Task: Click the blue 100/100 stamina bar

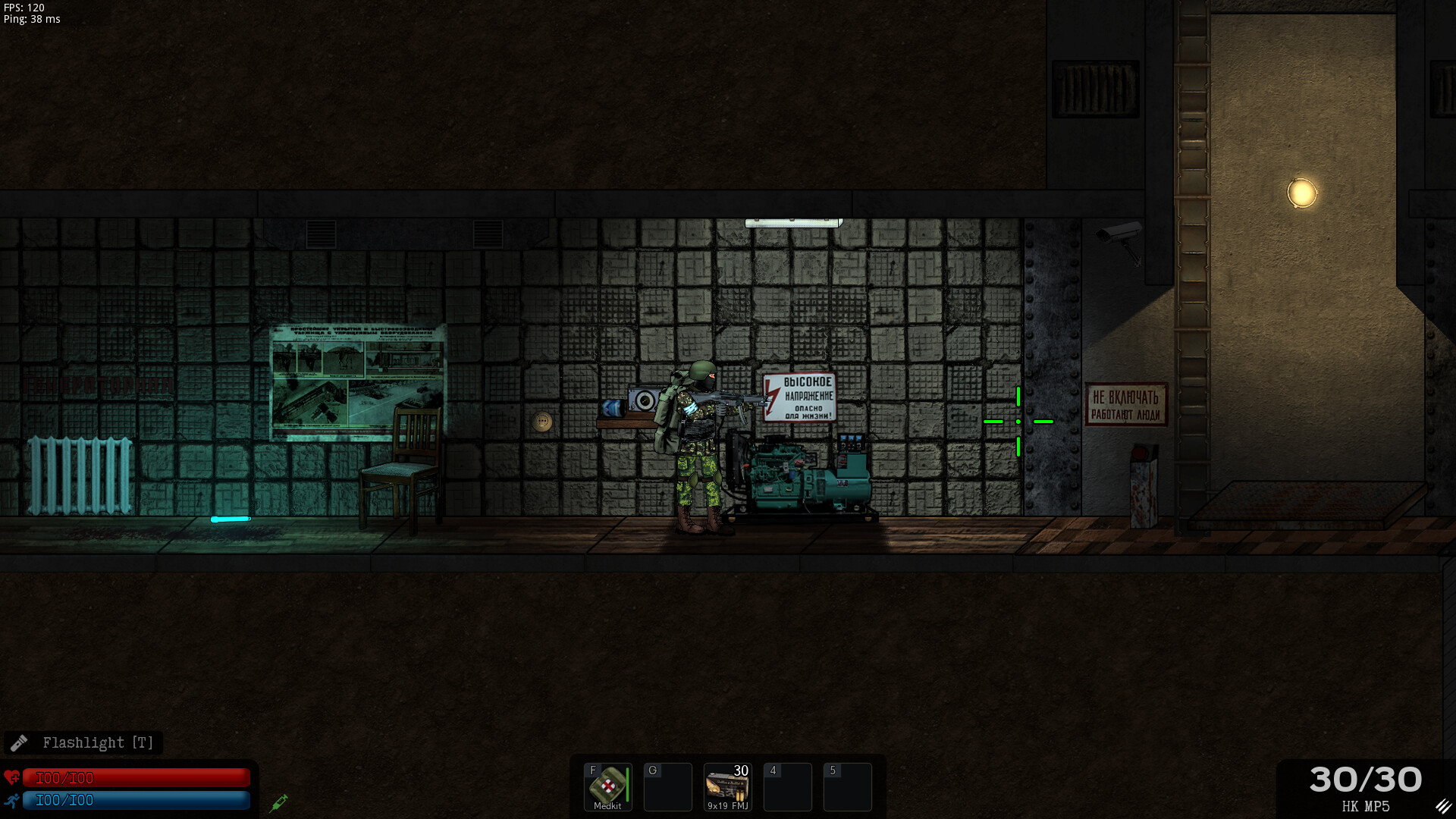Action: tap(136, 800)
